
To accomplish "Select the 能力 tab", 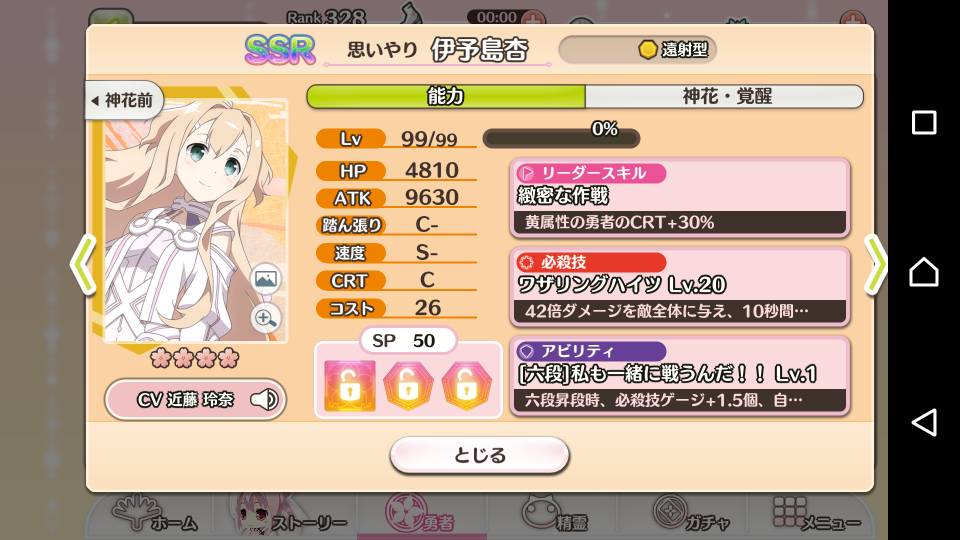I will (445, 96).
